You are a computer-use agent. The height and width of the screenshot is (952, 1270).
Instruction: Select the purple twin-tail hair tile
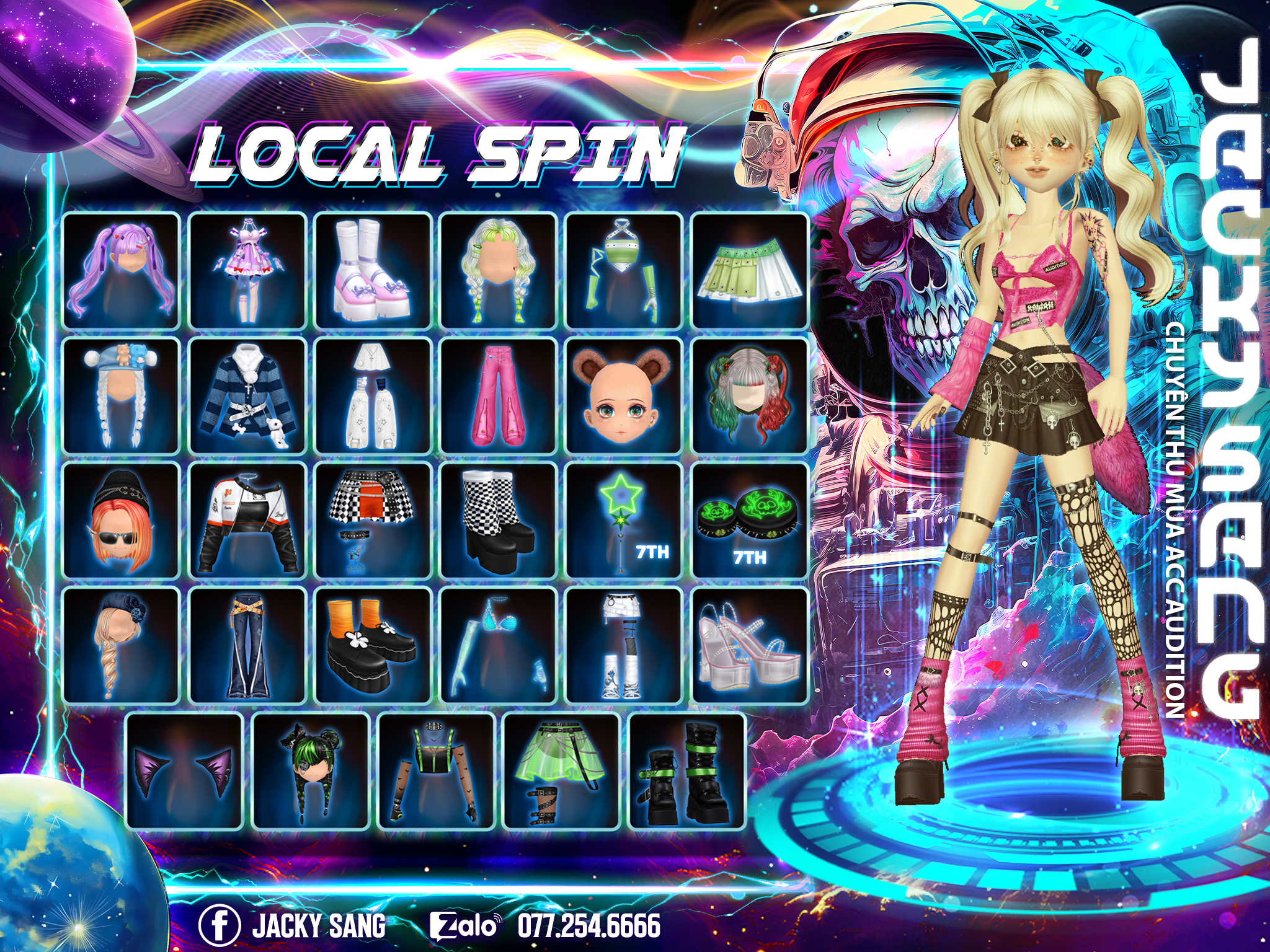point(122,271)
